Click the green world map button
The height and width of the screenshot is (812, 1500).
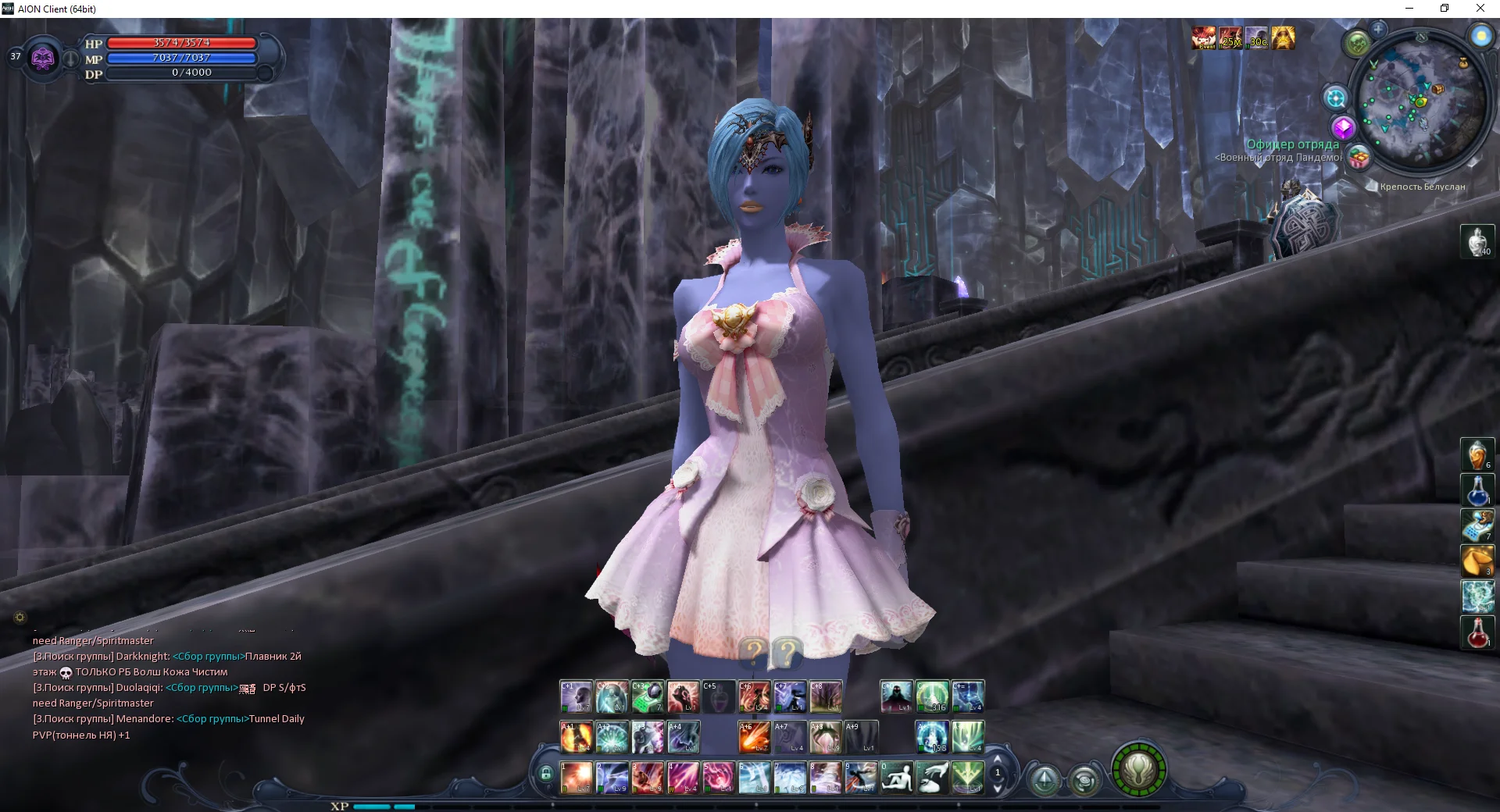pyautogui.click(x=1357, y=44)
